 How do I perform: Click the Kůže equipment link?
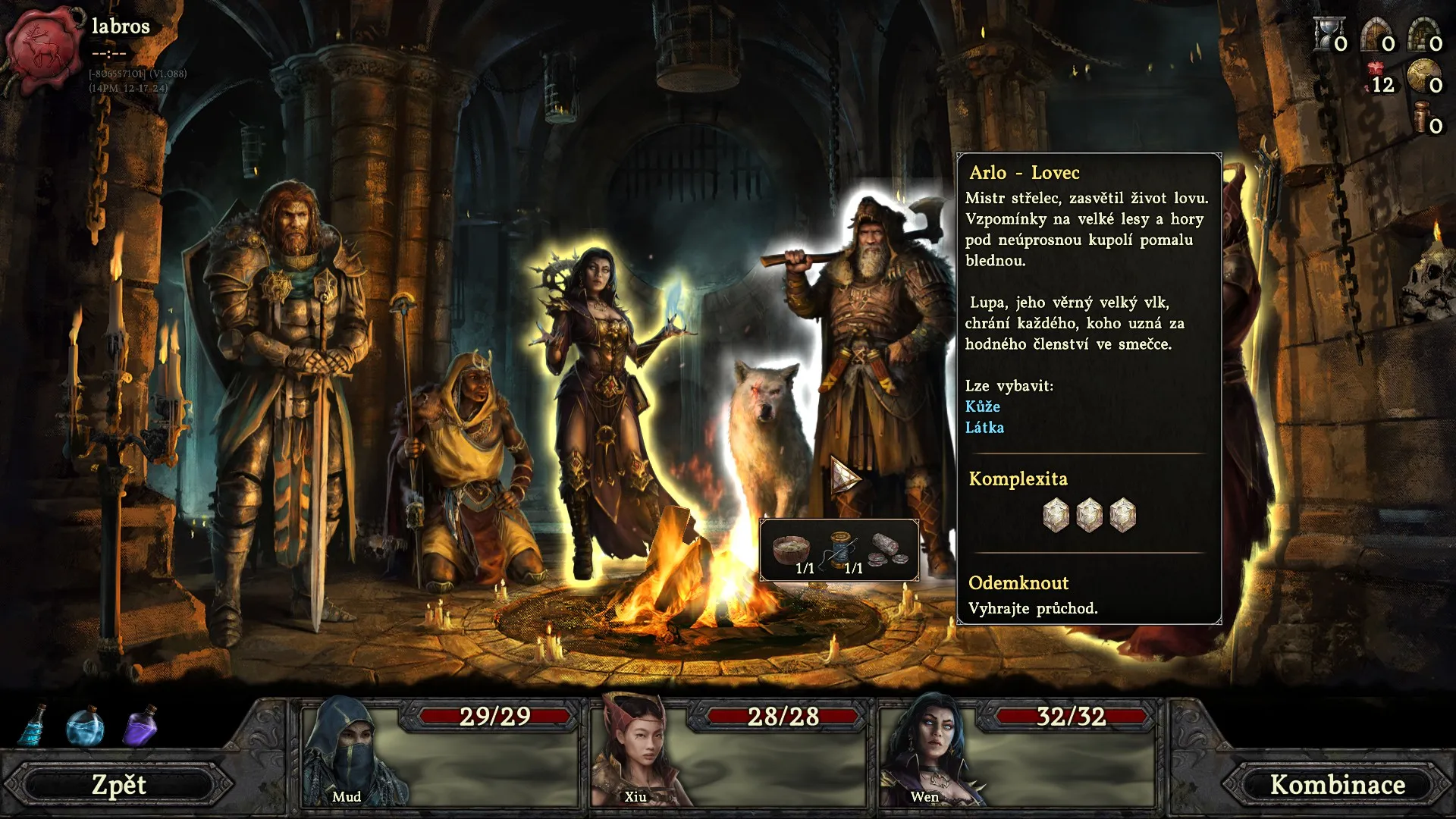[982, 406]
